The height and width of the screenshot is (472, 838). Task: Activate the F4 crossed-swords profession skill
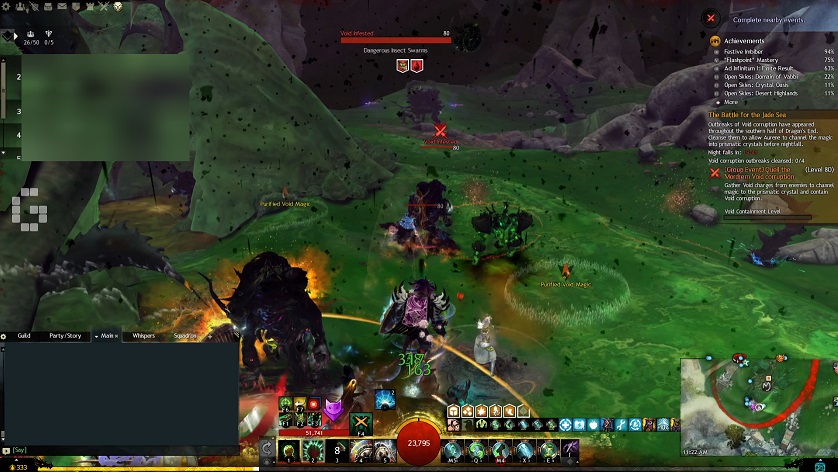pyautogui.click(x=361, y=423)
